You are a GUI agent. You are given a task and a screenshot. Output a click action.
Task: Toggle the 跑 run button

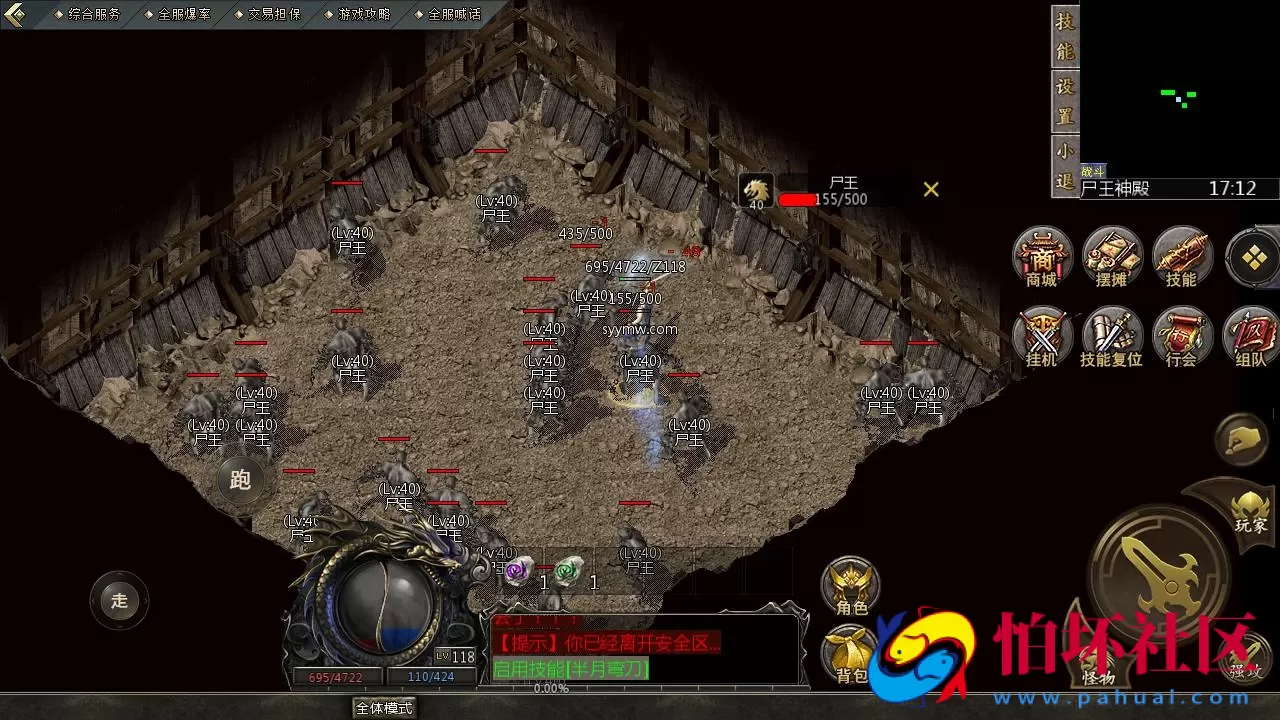(x=240, y=480)
